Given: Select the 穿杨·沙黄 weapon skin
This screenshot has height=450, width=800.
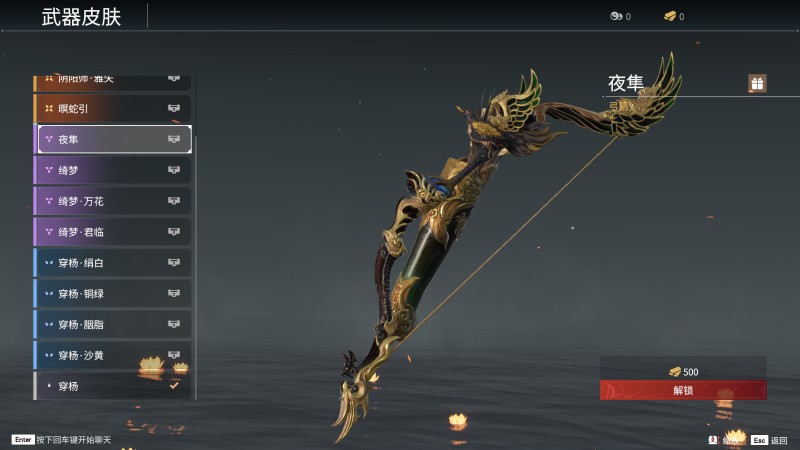Looking at the screenshot, I should [113, 355].
